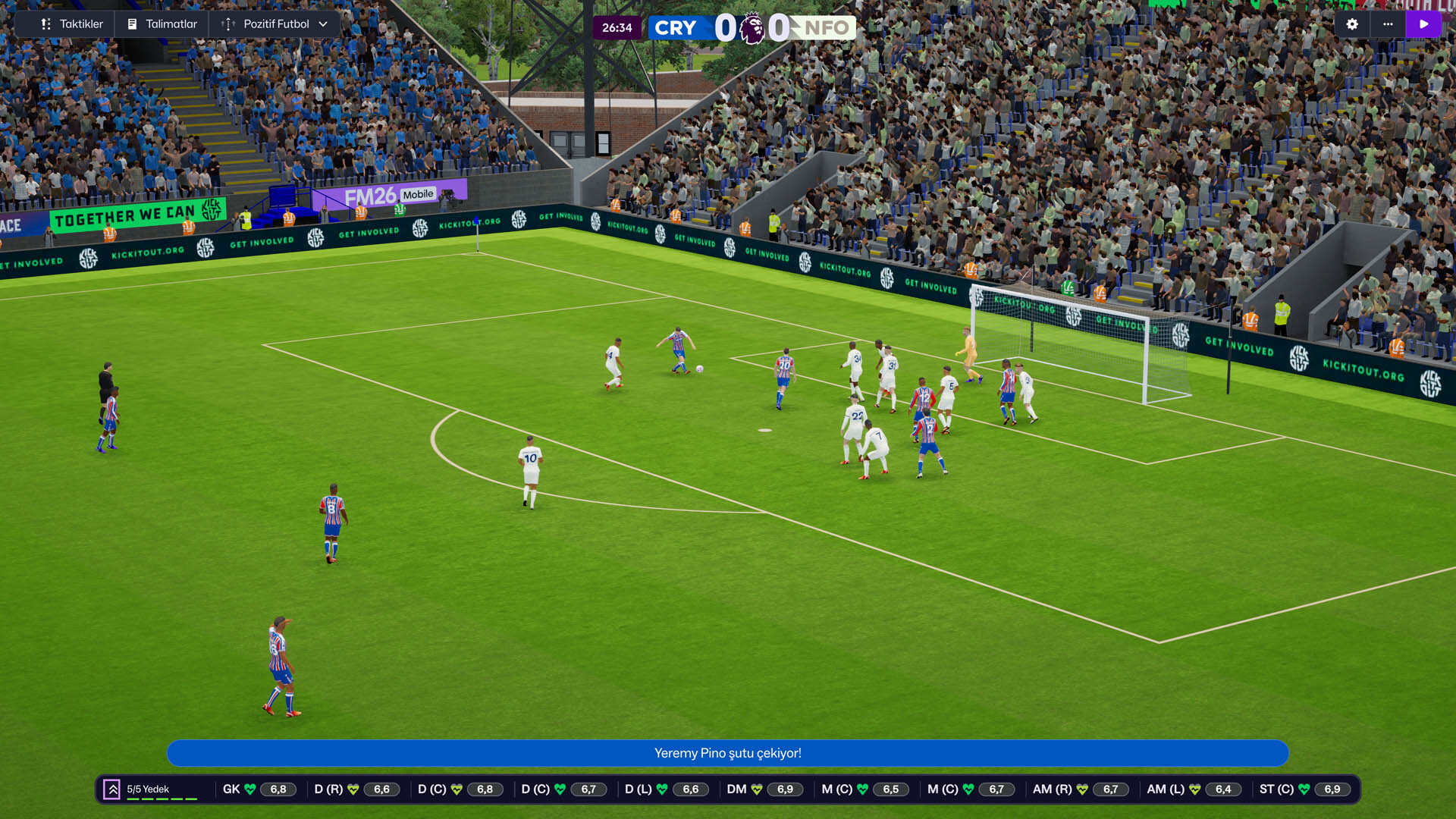This screenshot has width=1456, height=819.
Task: Click the GK condition heart icon
Action: [x=250, y=789]
